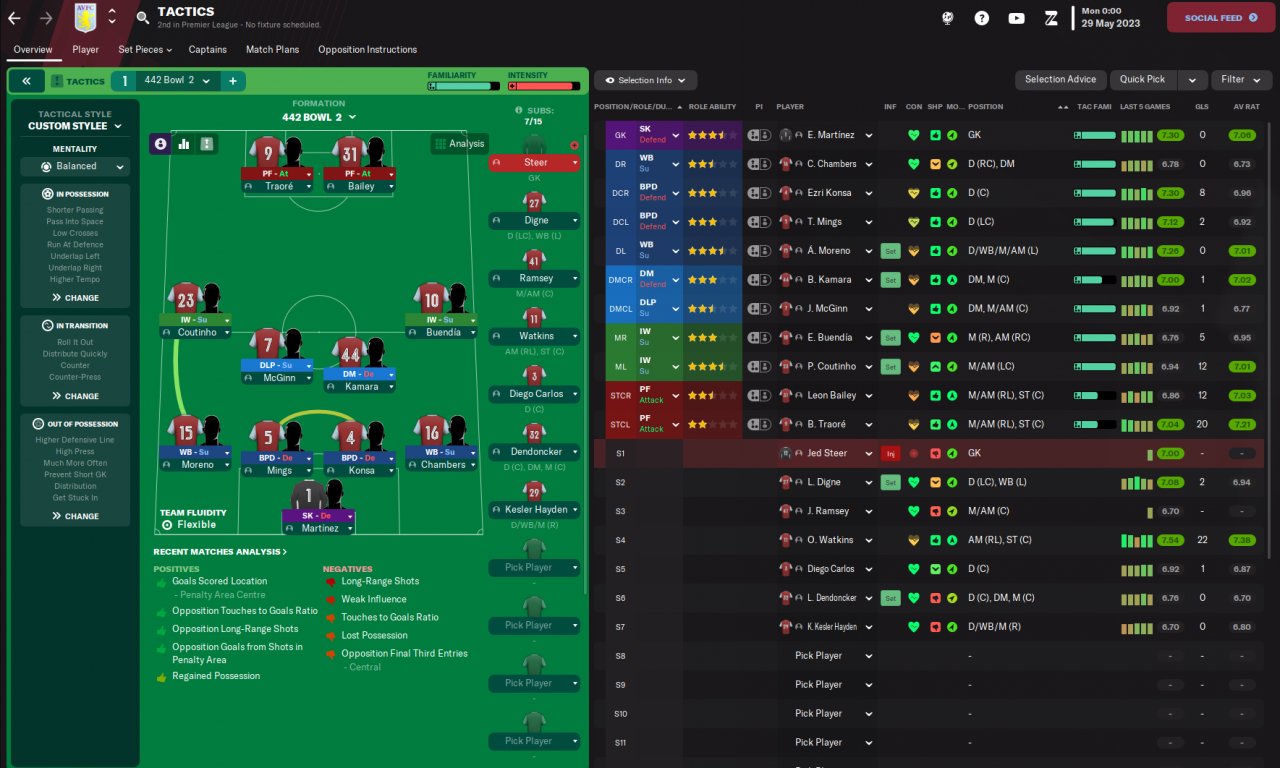The height and width of the screenshot is (768, 1280).
Task: Show the Opposition Instructions tab
Action: (367, 49)
